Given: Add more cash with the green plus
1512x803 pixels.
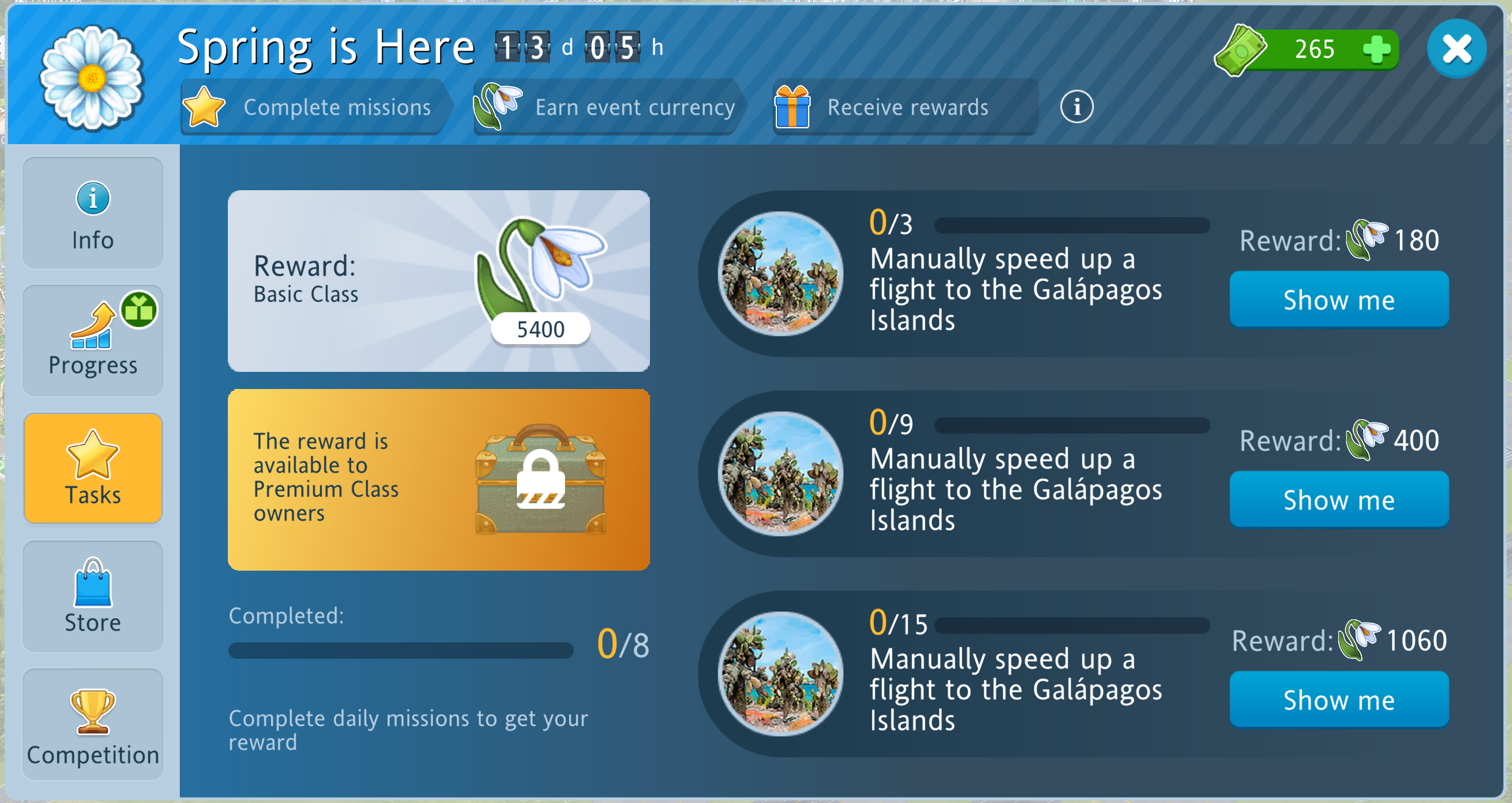Looking at the screenshot, I should click(x=1376, y=49).
